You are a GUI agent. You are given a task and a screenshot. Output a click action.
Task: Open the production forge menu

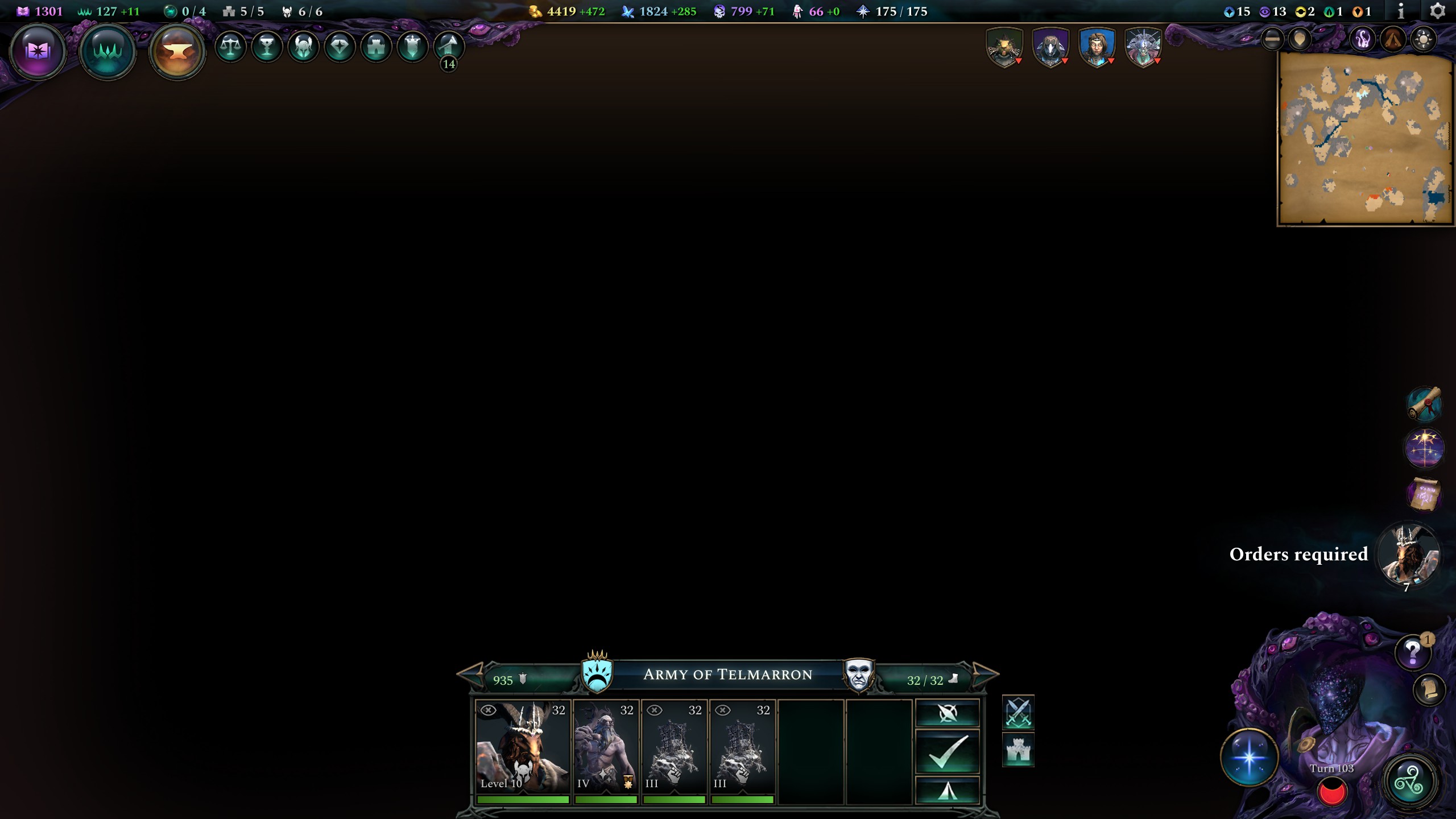click(x=177, y=50)
